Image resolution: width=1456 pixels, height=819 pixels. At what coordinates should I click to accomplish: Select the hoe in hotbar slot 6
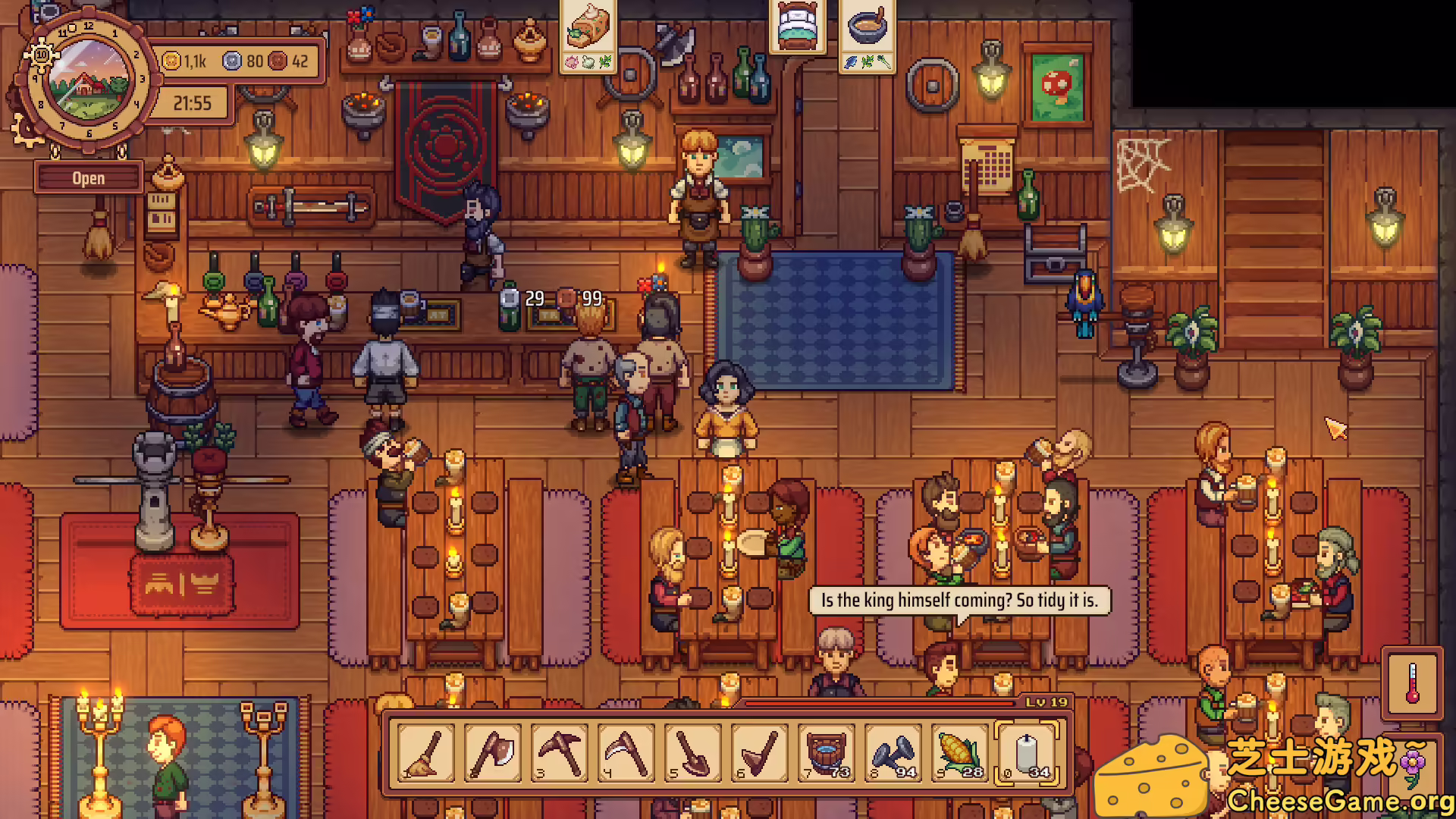[760, 753]
